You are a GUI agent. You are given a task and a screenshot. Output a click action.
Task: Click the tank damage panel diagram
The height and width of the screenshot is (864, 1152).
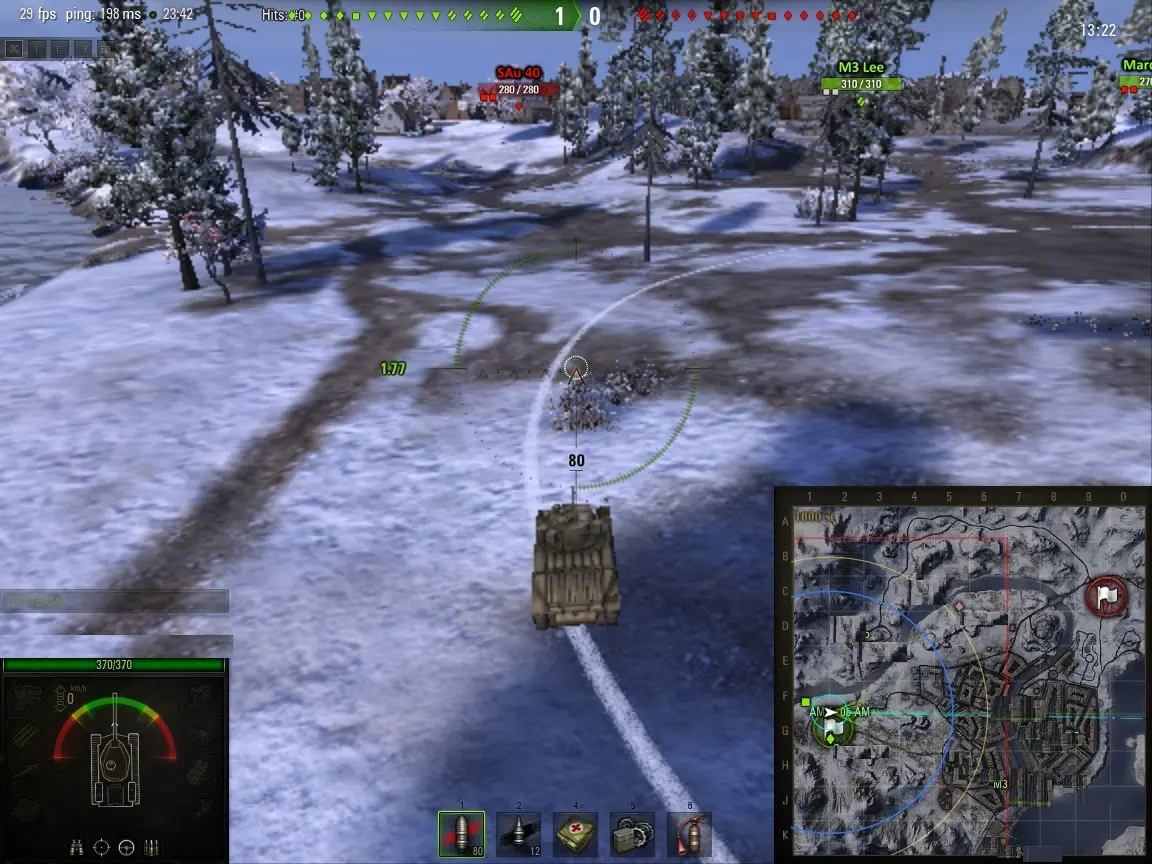(x=114, y=765)
